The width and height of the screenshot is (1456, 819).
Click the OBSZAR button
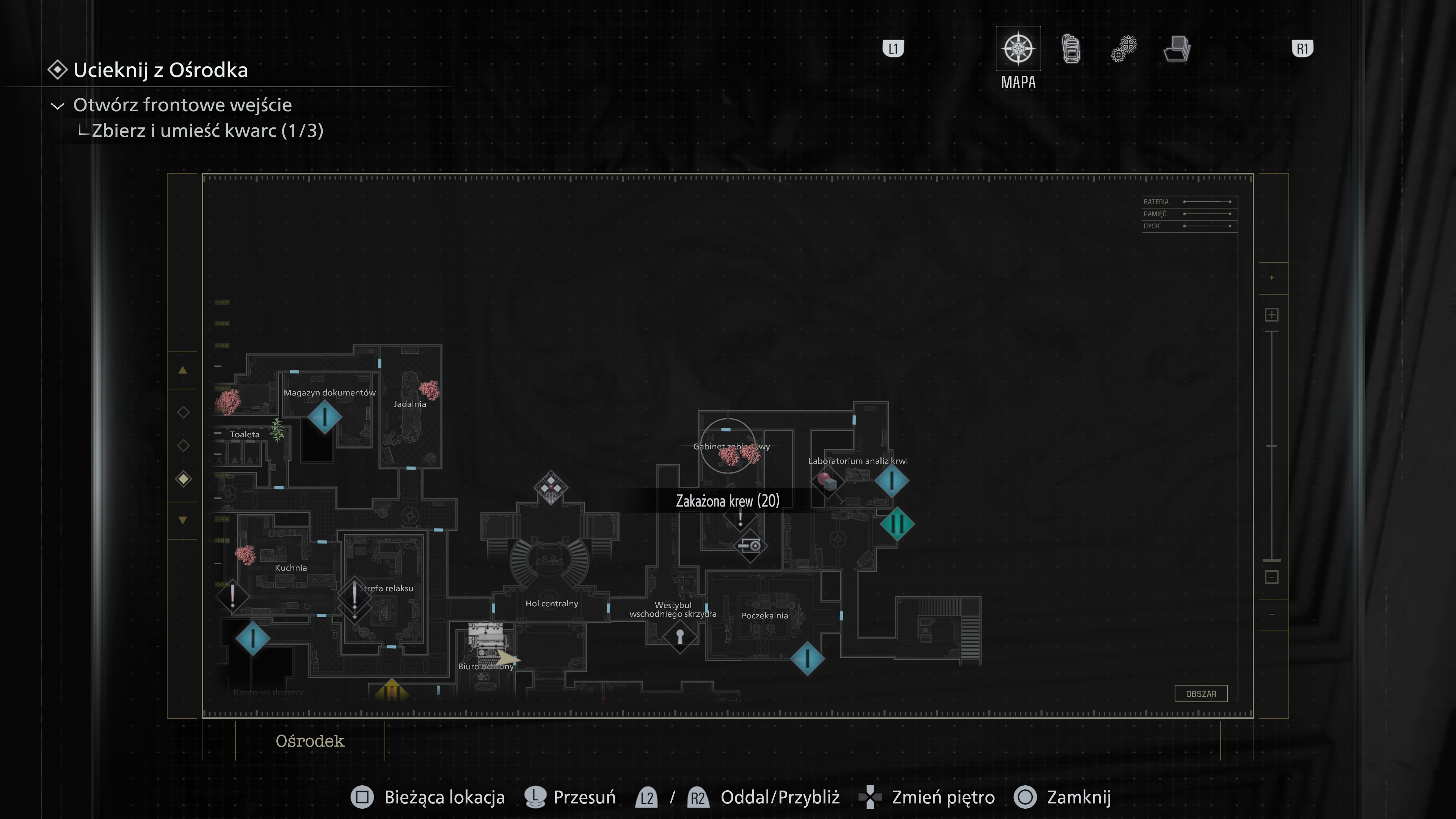point(1202,693)
